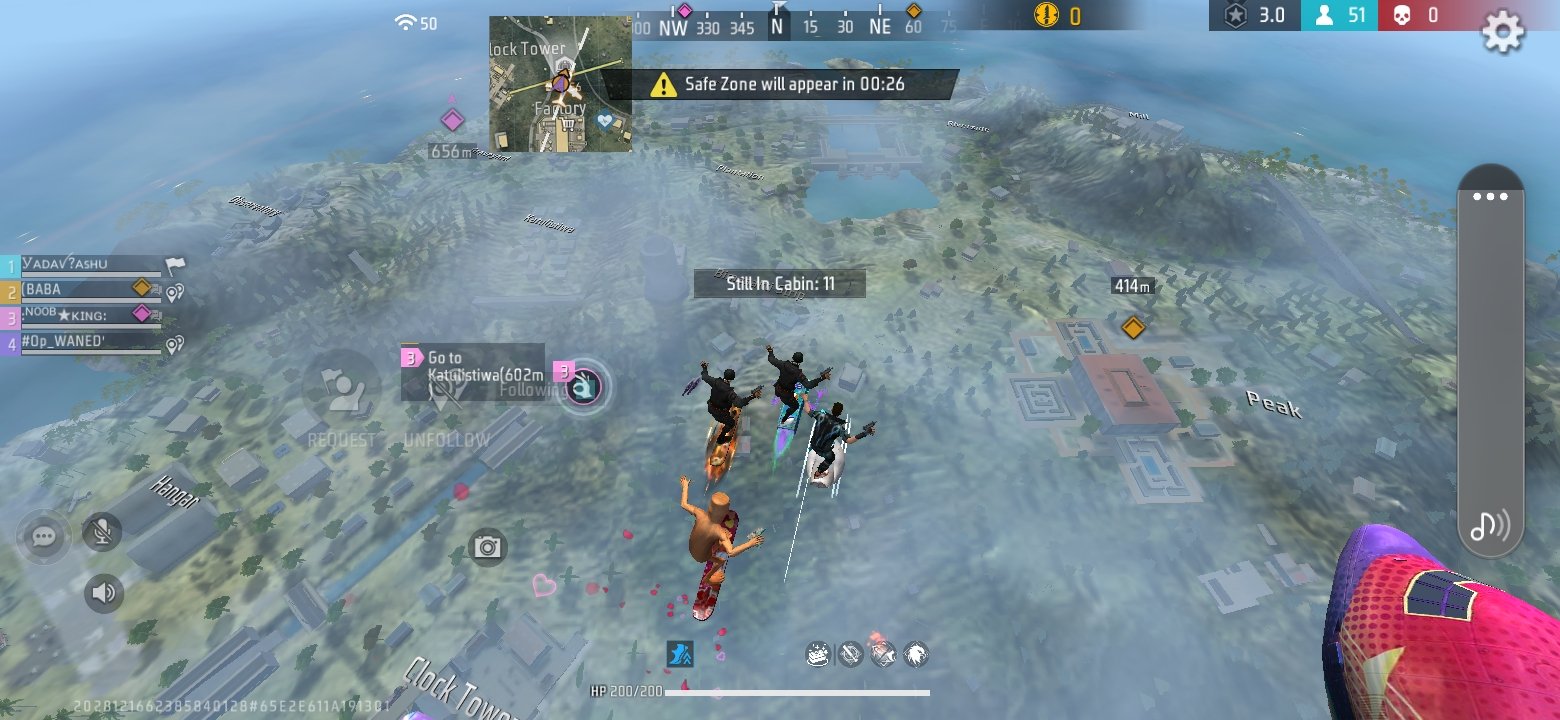Viewport: 1560px width, 720px height.
Task: Select teammate #Op_WANED in squad list
Action: pos(85,344)
